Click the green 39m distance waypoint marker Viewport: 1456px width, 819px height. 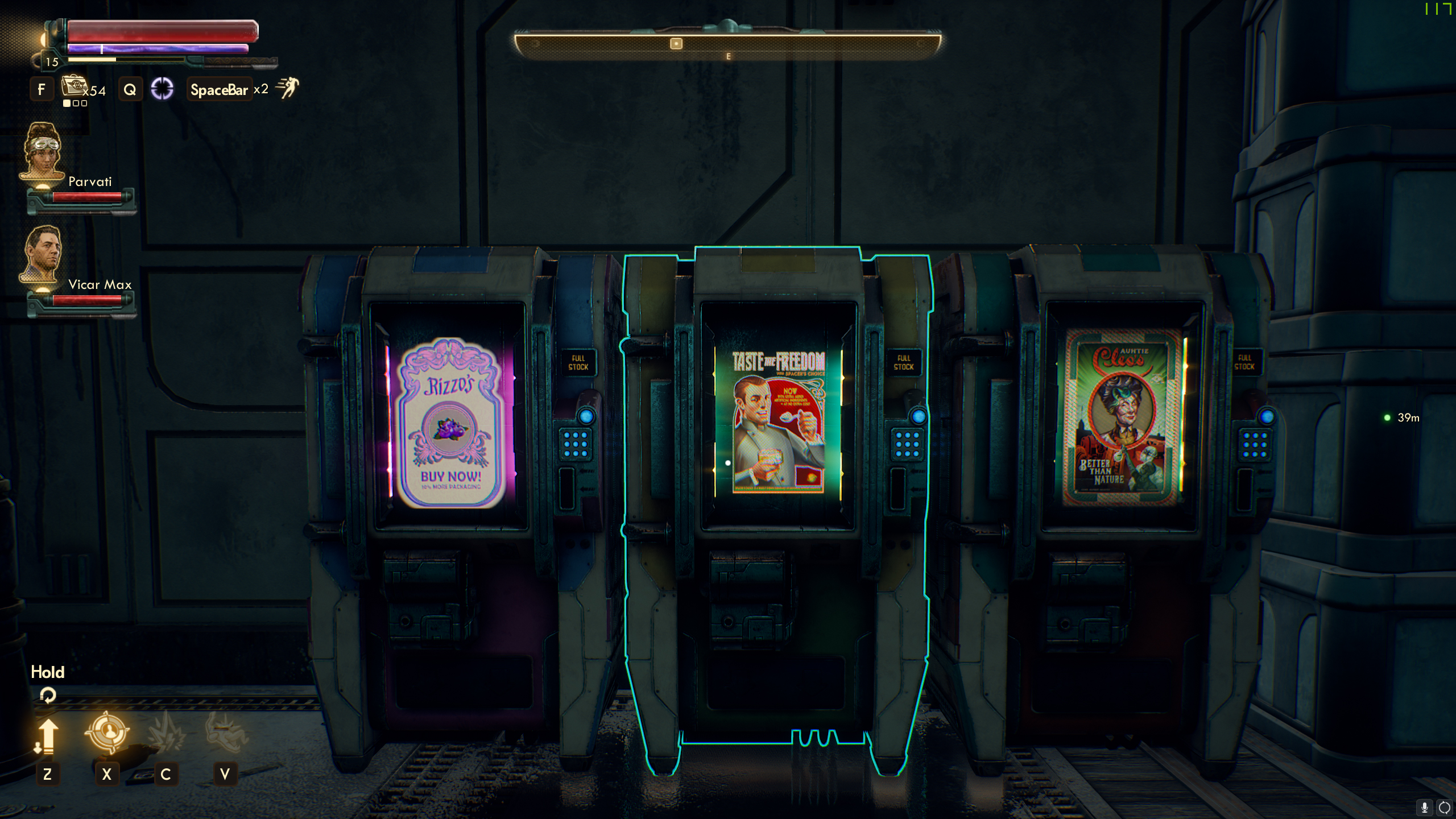coord(1387,417)
